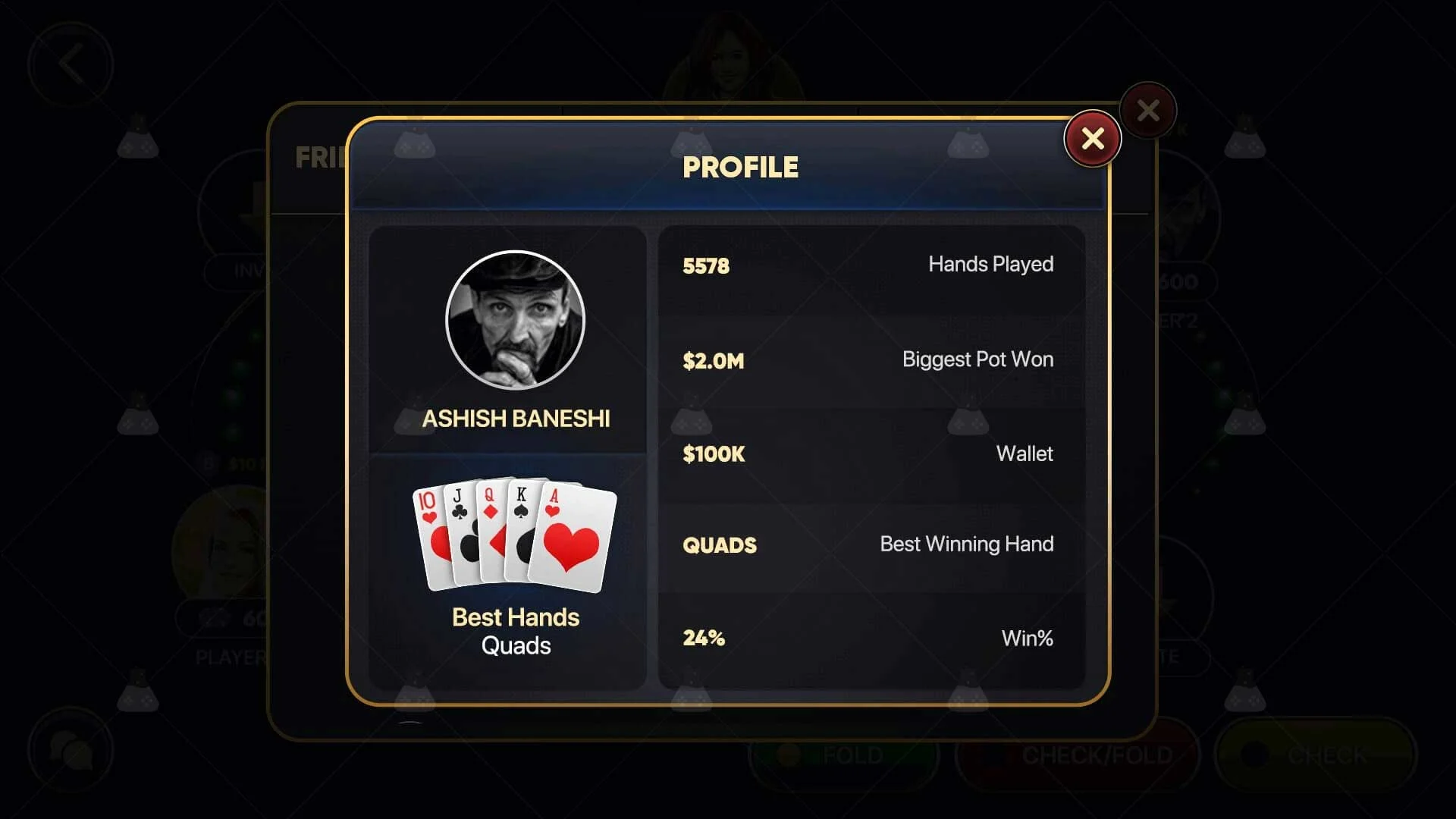Click the outer red X button
Viewport: 1456px width, 819px height.
tap(1147, 109)
